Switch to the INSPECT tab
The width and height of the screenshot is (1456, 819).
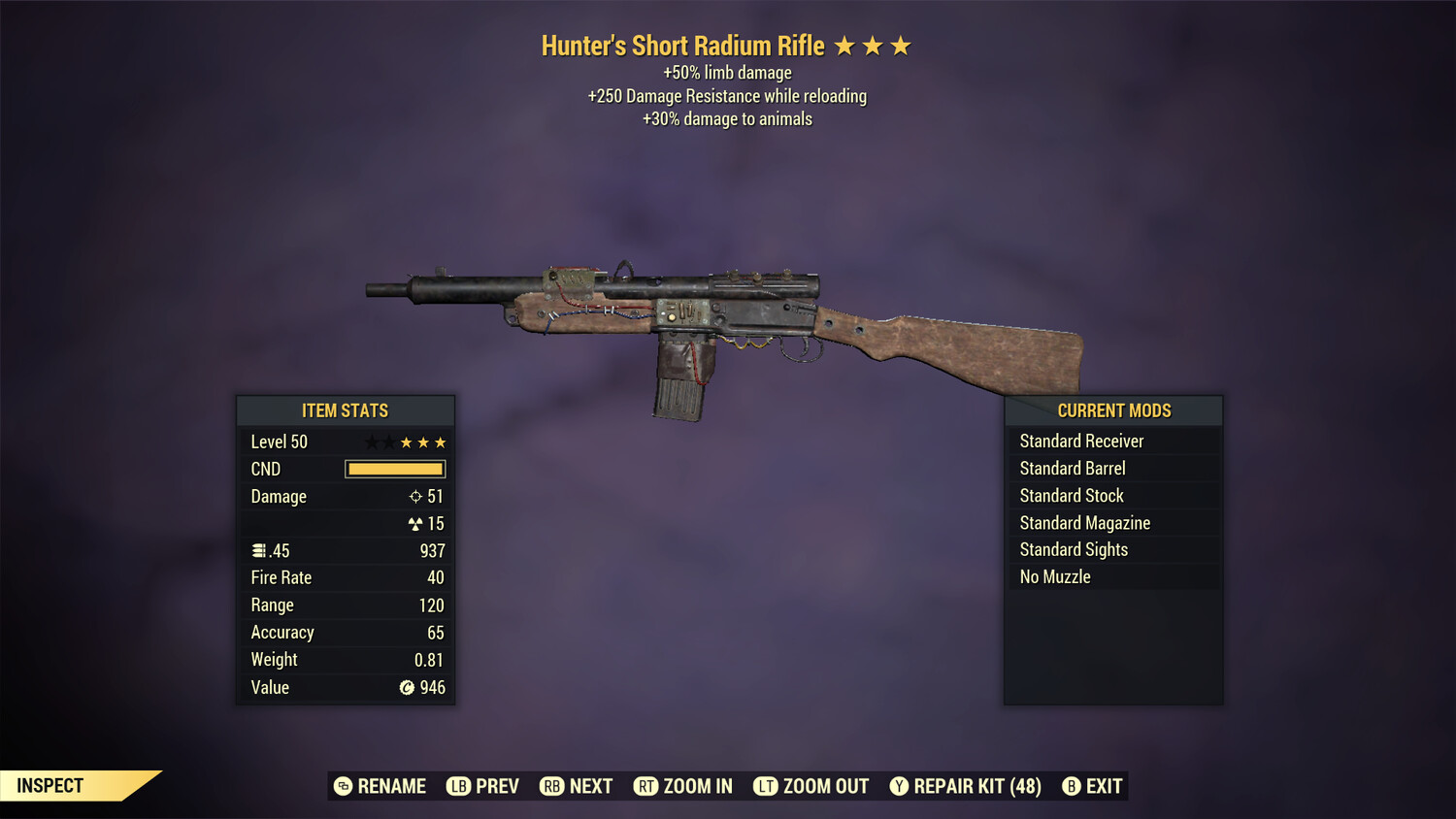coord(50,785)
